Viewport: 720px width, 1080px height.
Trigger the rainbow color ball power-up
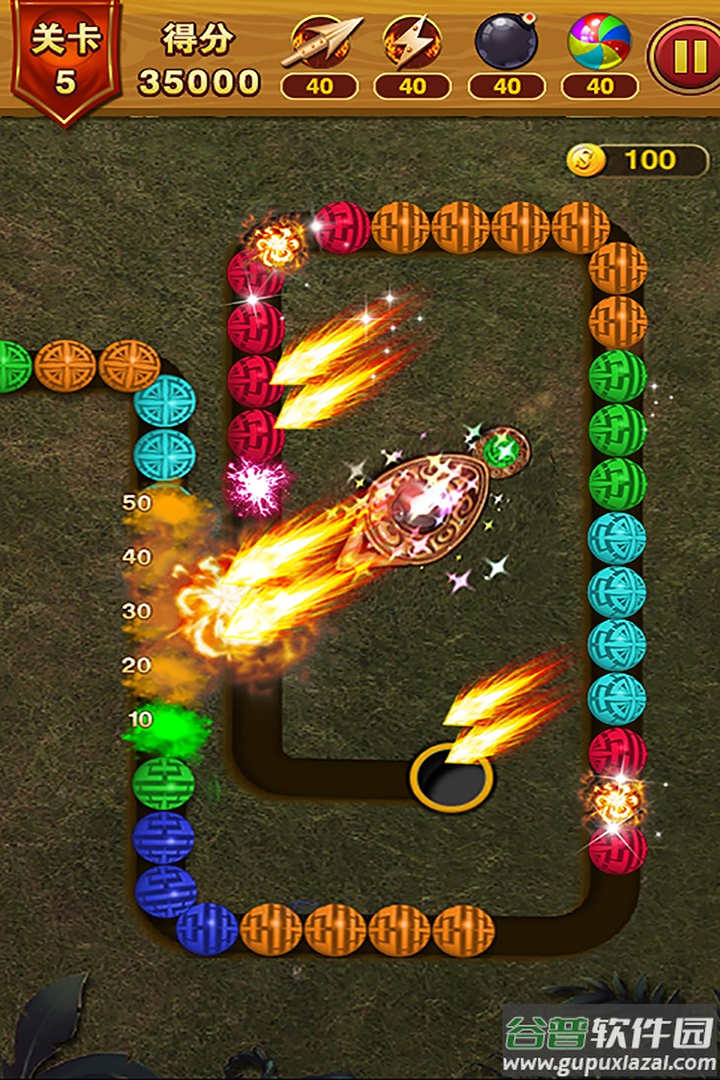click(x=599, y=45)
